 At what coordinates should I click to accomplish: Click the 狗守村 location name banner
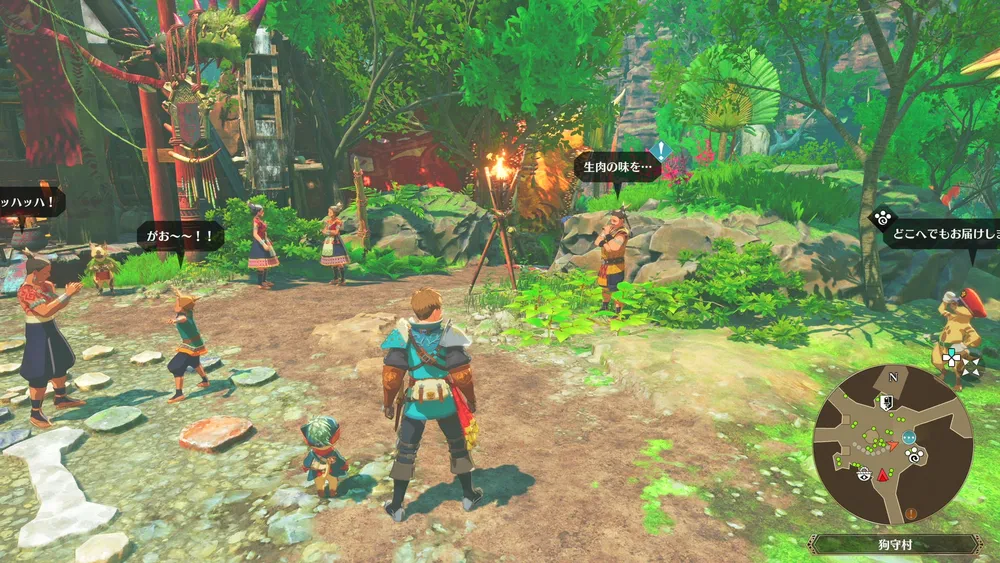point(894,544)
